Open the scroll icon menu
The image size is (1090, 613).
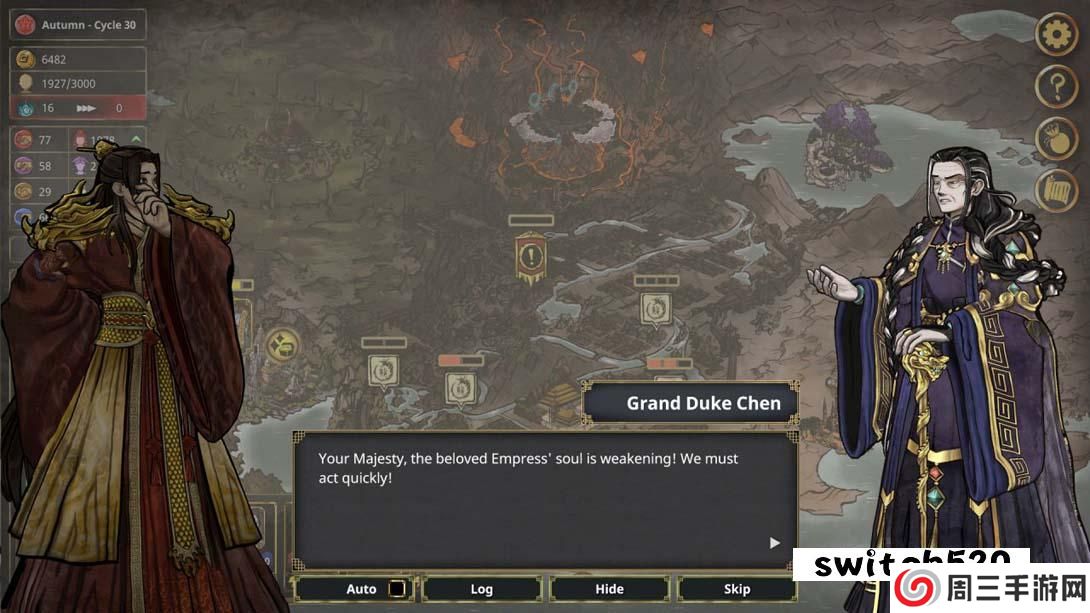(x=1056, y=191)
